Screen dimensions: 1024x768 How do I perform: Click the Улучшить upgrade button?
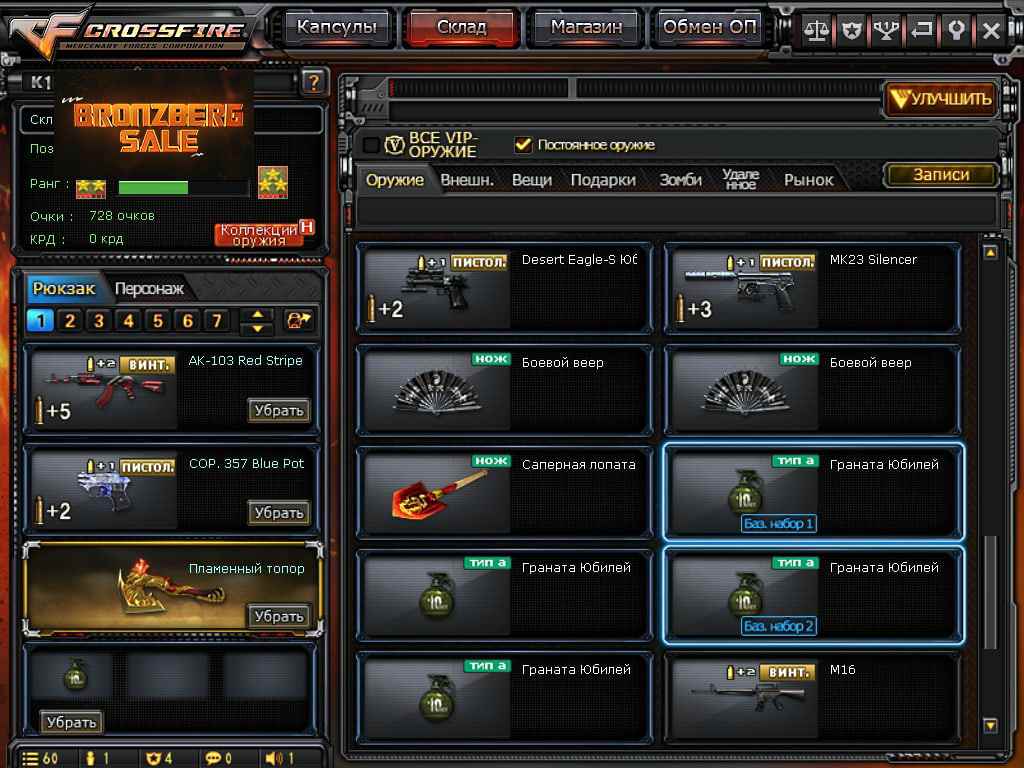point(941,98)
